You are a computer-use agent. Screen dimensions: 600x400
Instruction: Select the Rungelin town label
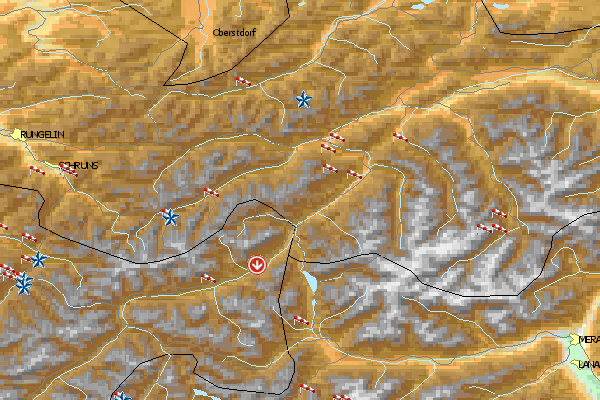coord(43,133)
